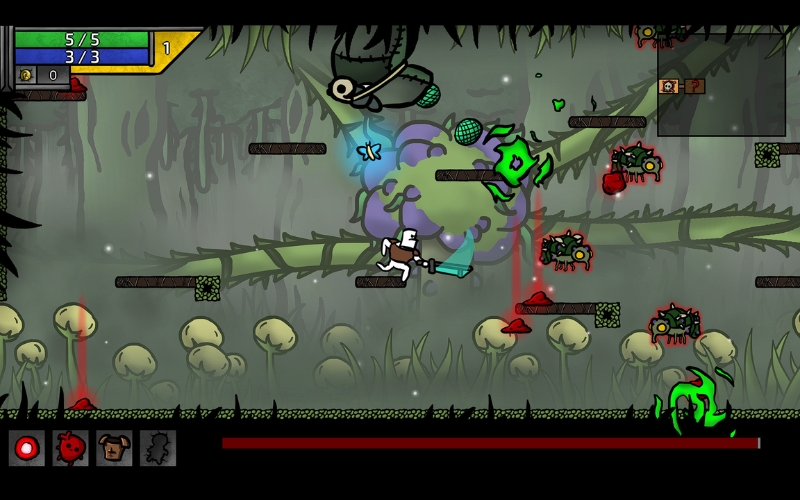800x500 pixels.
Task: Select the question mark room on minimap
Action: [694, 86]
